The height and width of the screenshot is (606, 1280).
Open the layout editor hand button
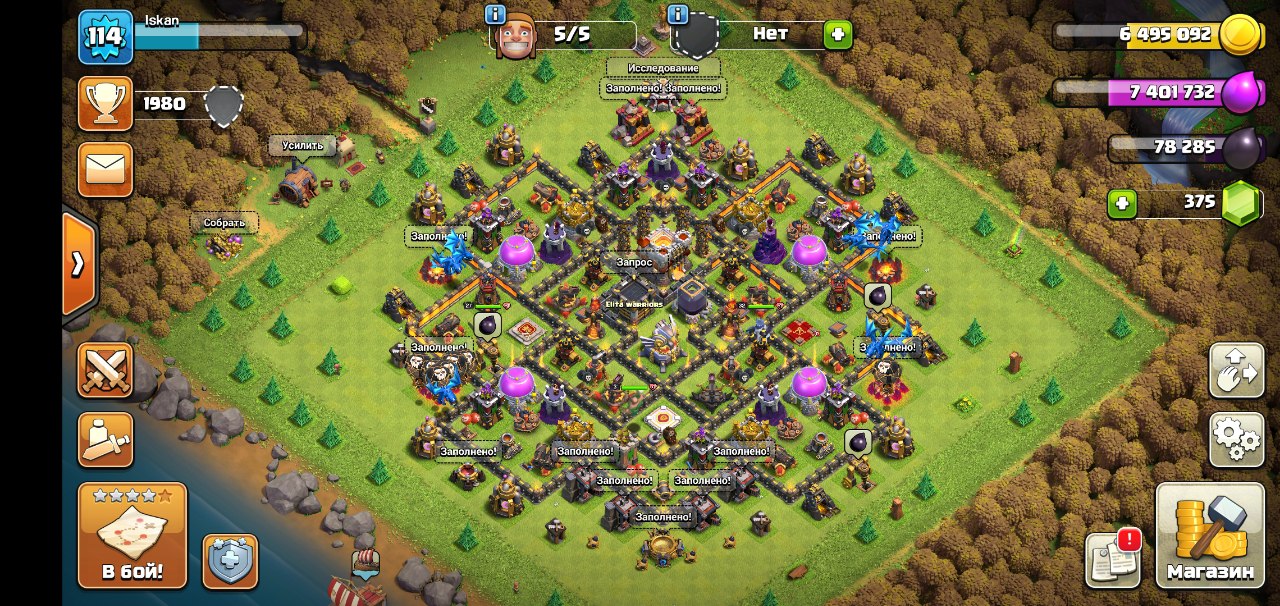coord(1236,371)
